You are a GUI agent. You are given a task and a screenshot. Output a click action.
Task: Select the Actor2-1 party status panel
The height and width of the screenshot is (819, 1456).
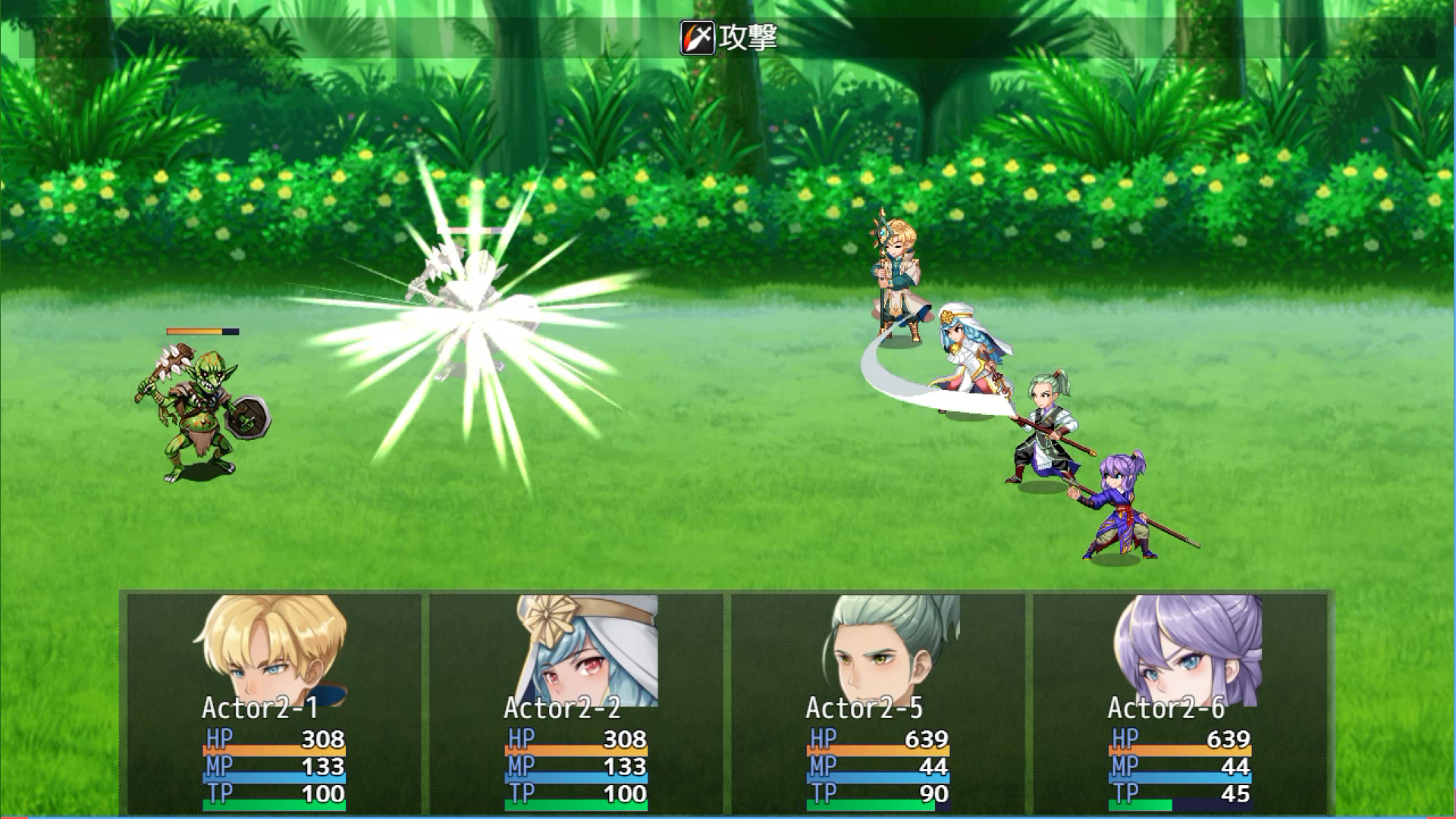click(274, 701)
